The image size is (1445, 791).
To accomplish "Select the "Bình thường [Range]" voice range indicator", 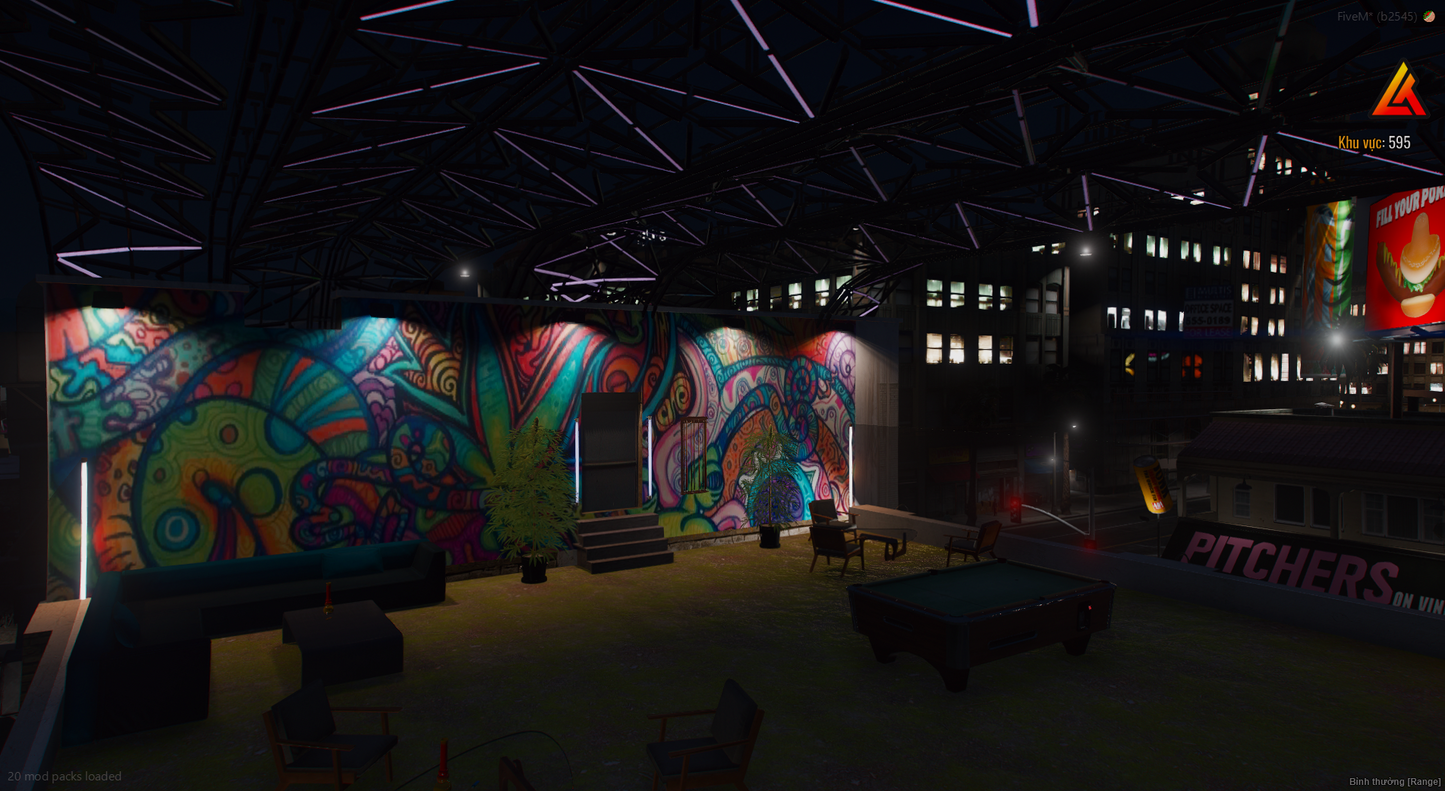I will click(x=1394, y=782).
